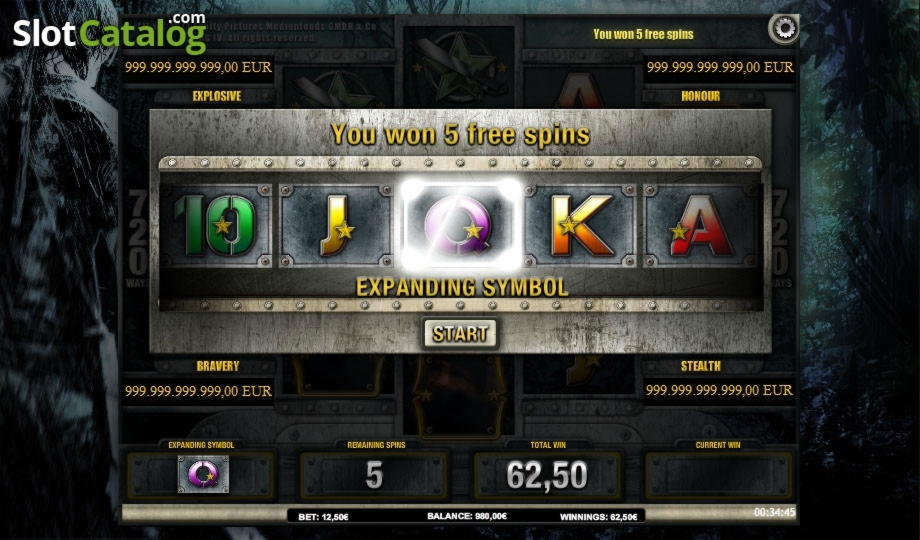Viewport: 920px width, 540px height.
Task: Select the highlighted purple Q symbol
Action: 460,225
